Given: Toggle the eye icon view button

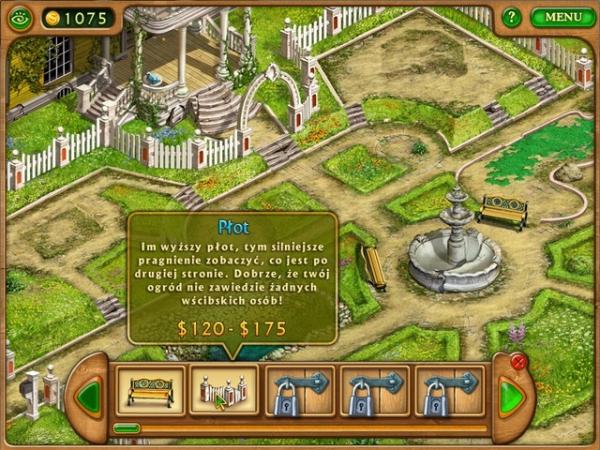Looking at the screenshot, I should (x=20, y=18).
